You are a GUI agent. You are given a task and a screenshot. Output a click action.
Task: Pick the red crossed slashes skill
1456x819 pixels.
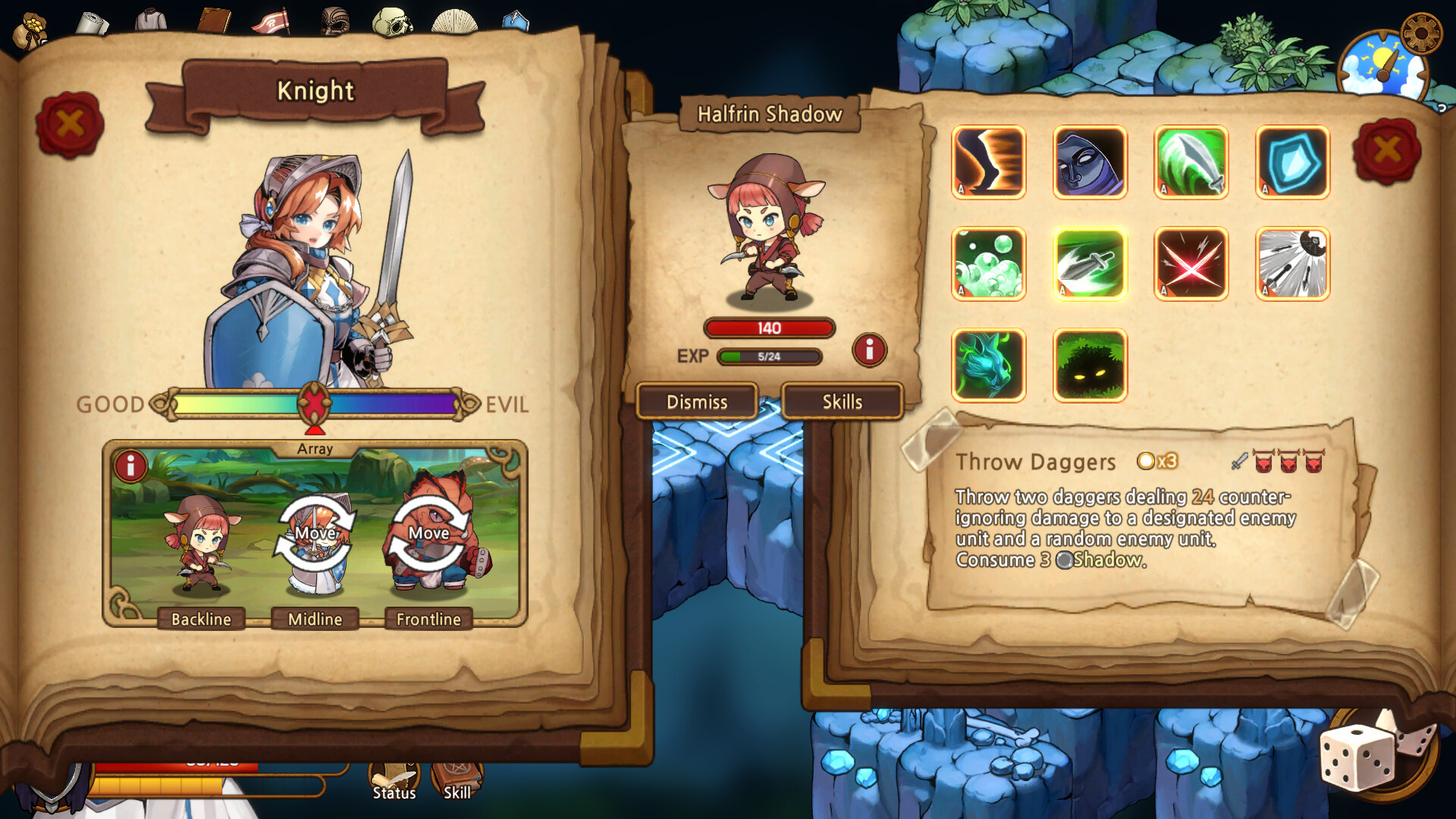pos(1191,264)
